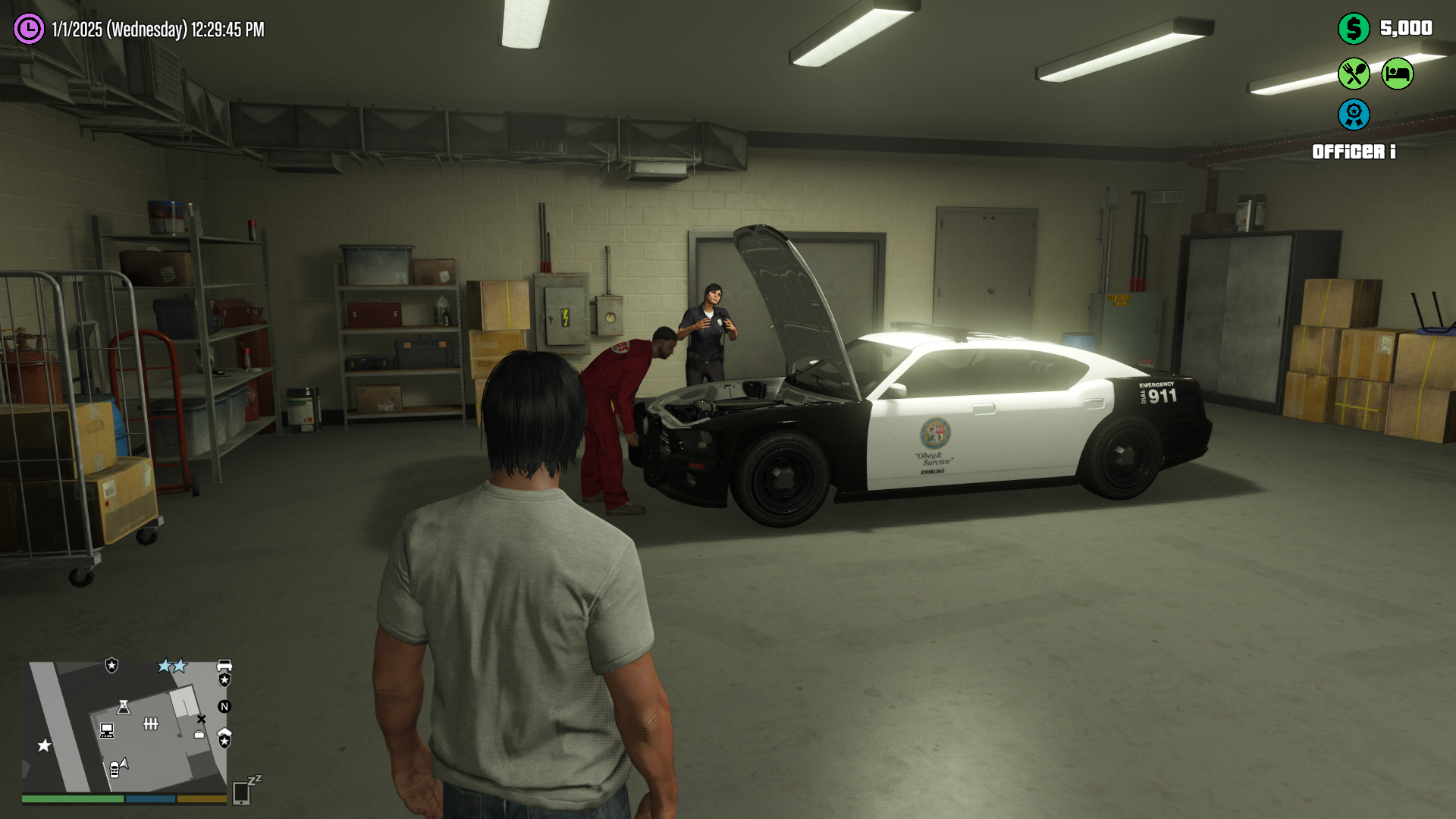The height and width of the screenshot is (819, 1456).
Task: Open the bed sleep status icon
Action: (1397, 74)
